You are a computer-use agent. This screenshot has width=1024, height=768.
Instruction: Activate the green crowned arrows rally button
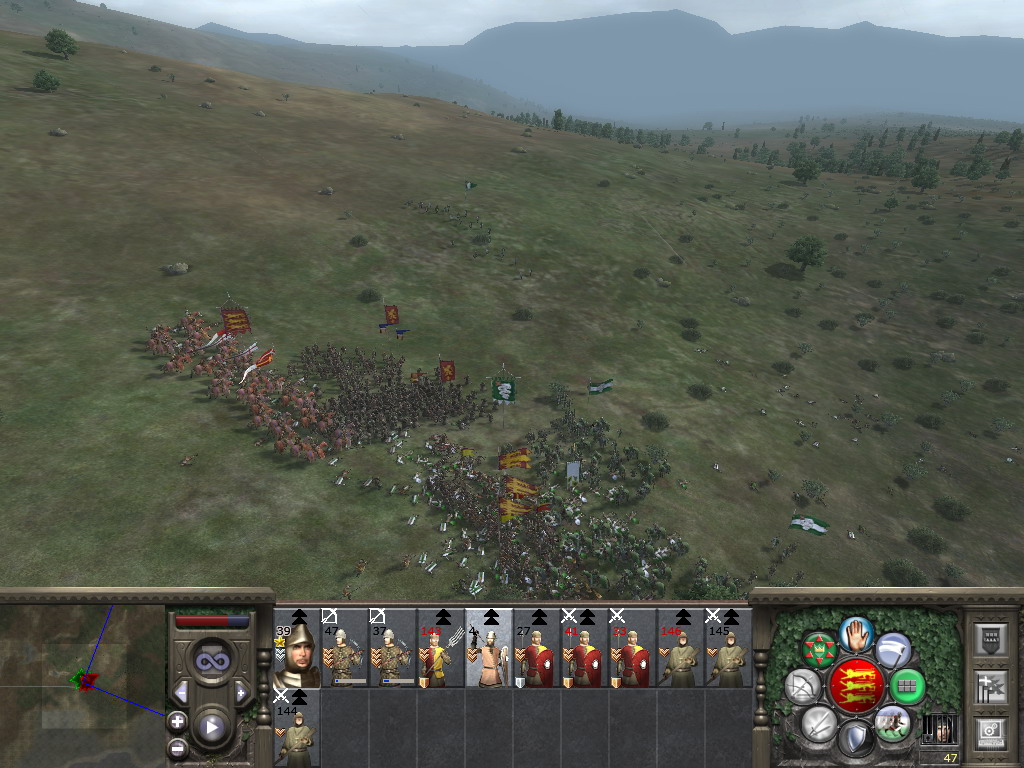[x=820, y=650]
